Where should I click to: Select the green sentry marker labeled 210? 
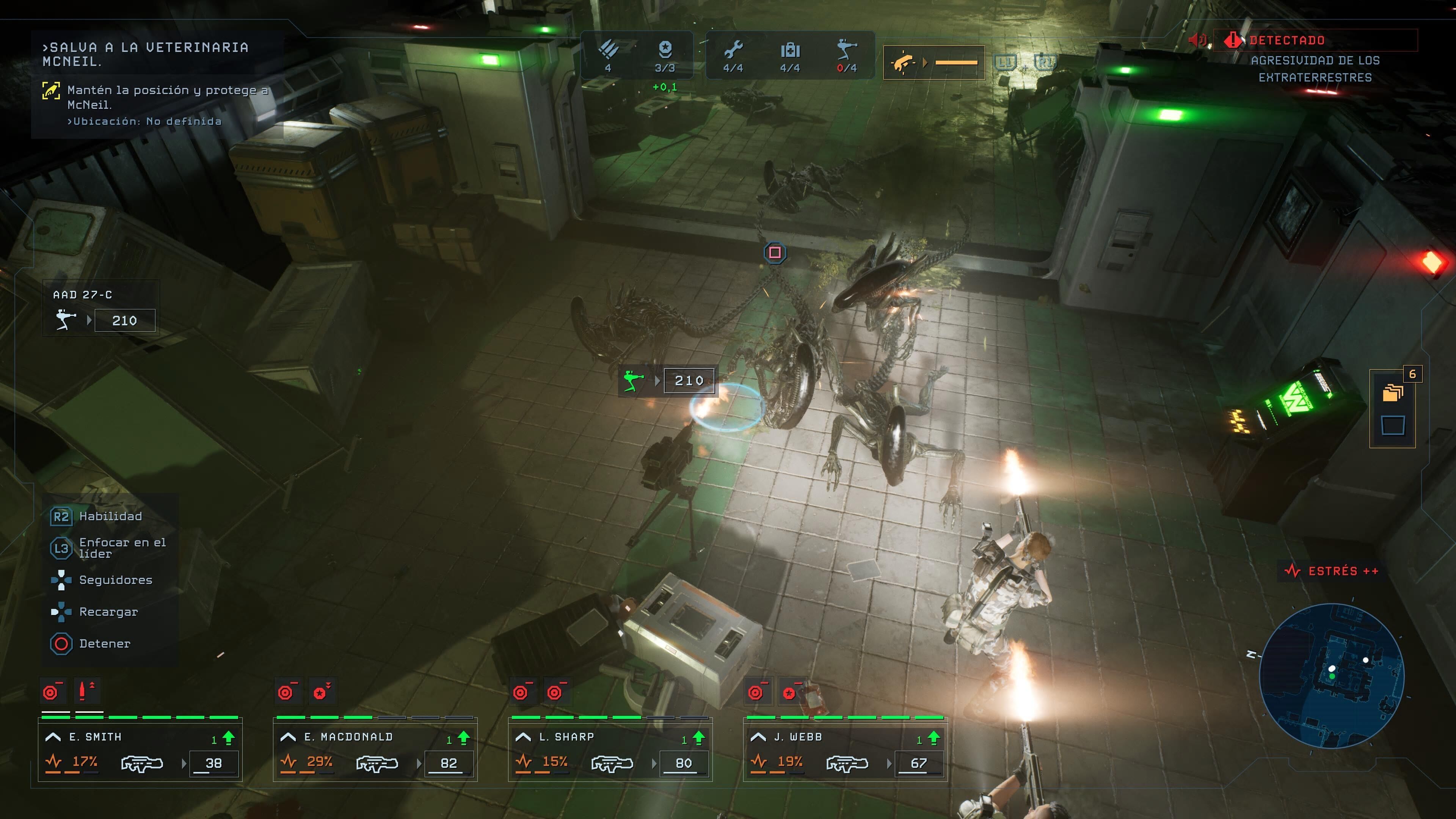pos(667,380)
